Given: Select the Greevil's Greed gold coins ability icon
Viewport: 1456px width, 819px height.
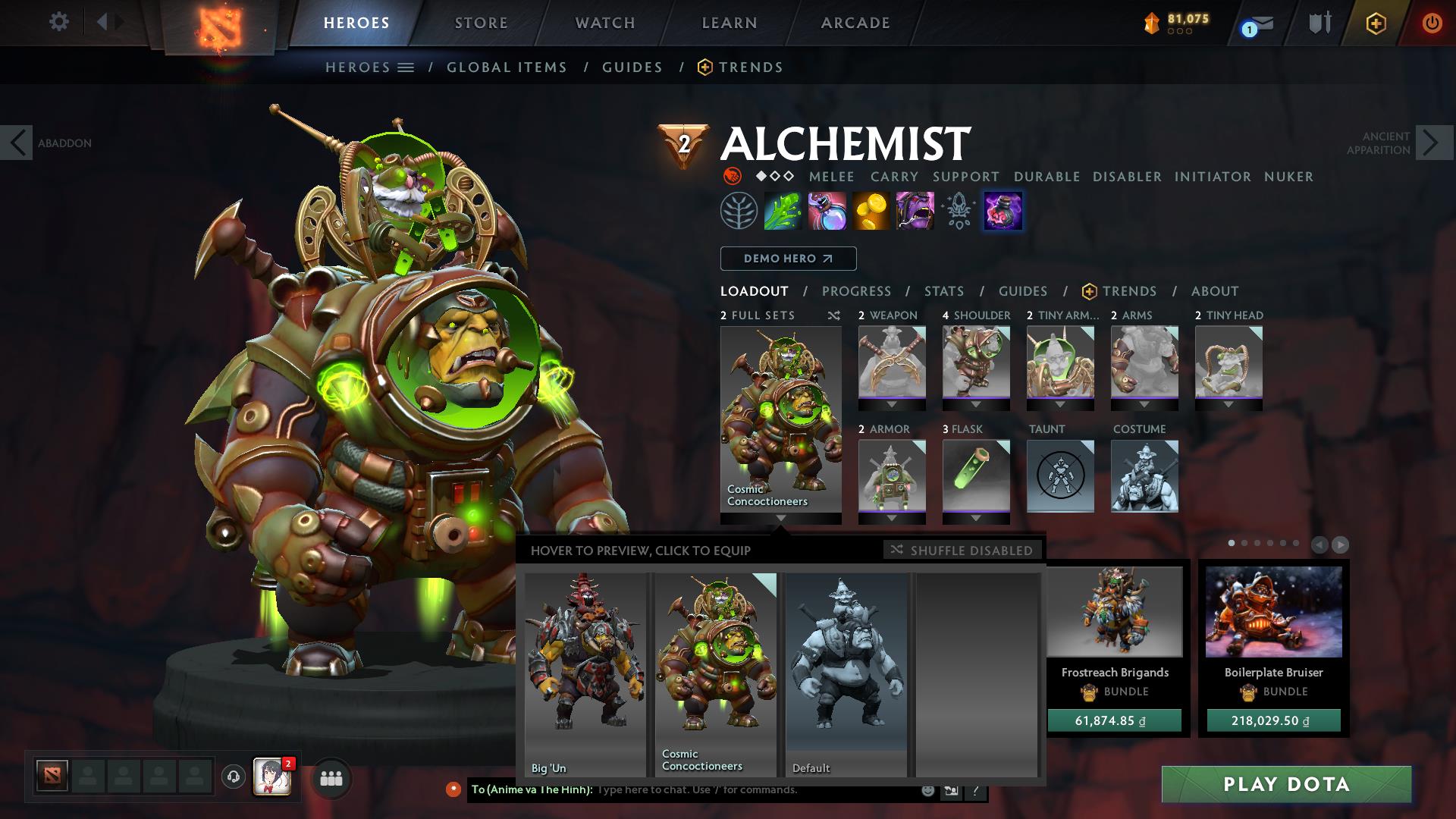Looking at the screenshot, I should (x=871, y=212).
